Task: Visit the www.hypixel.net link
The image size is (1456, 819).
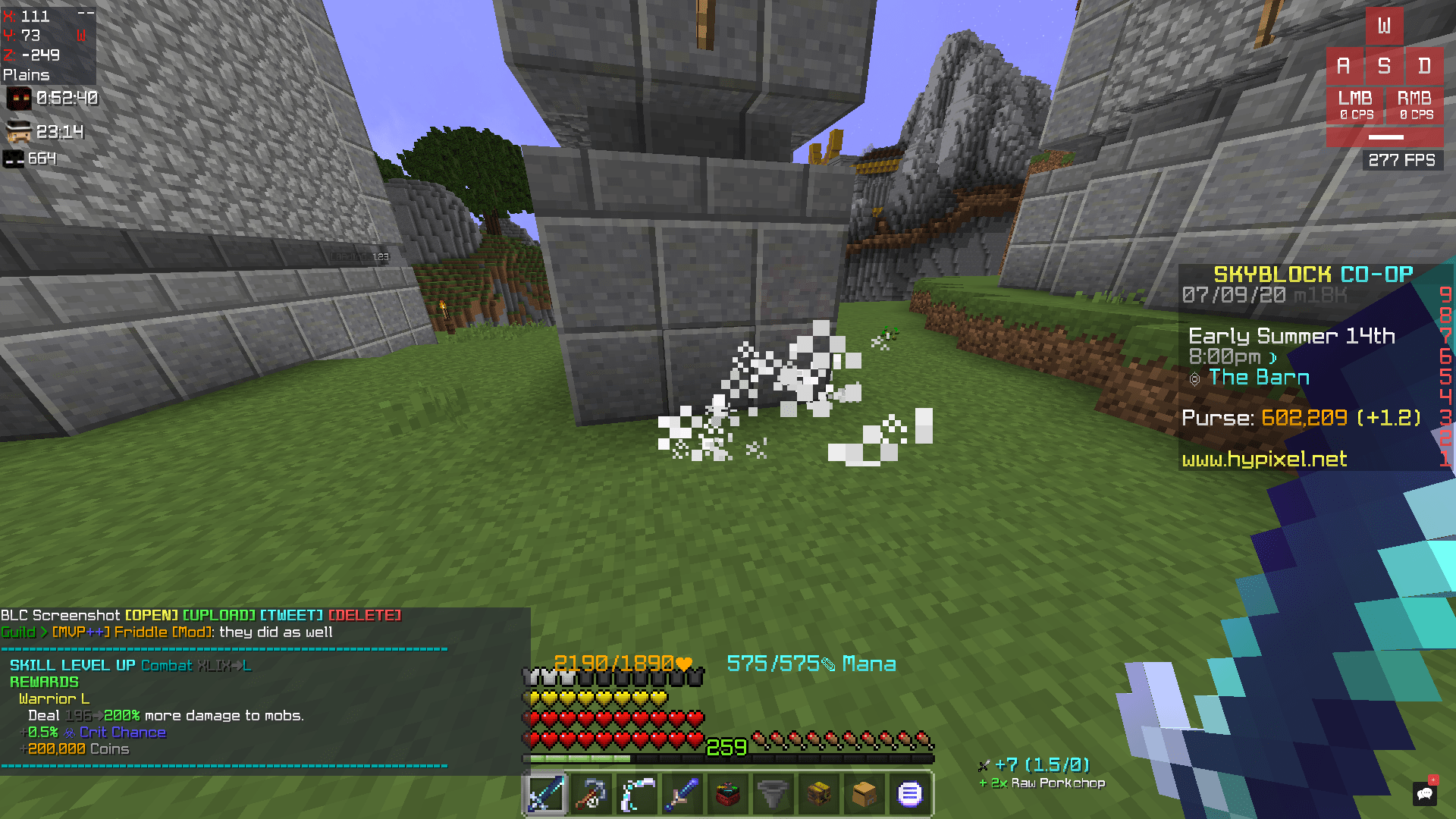Action: point(1265,460)
